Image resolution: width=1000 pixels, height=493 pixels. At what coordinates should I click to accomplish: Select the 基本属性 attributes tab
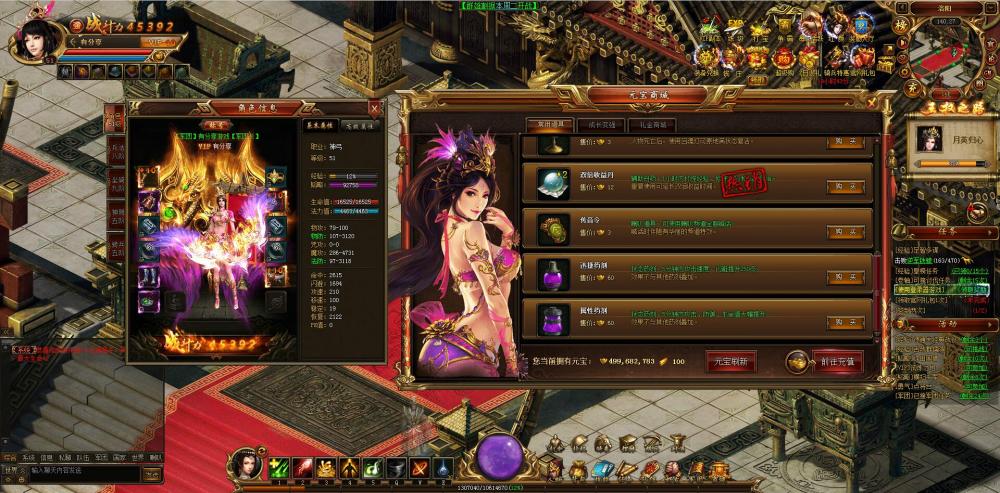coord(320,125)
